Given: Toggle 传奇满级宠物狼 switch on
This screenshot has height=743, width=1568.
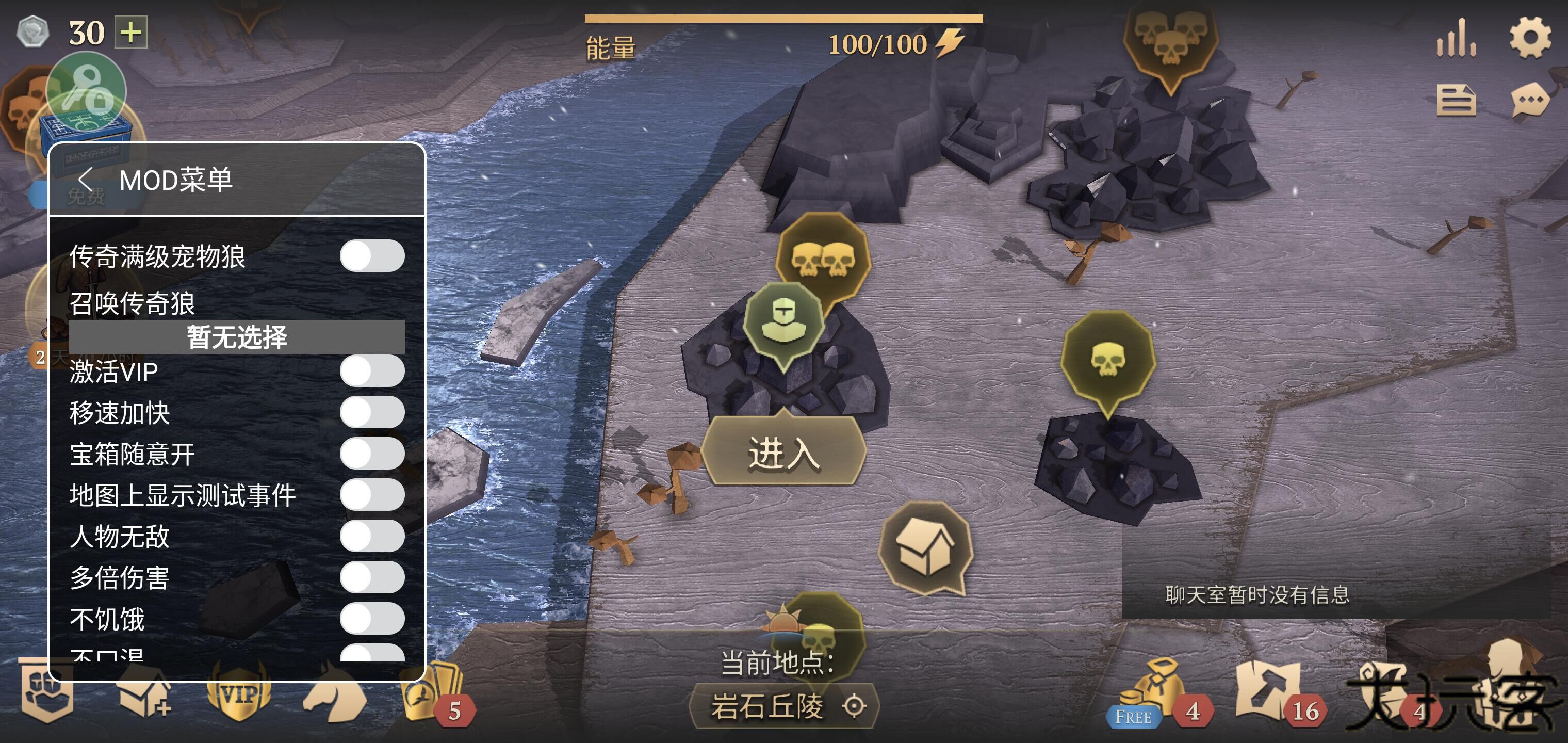Looking at the screenshot, I should (x=372, y=256).
